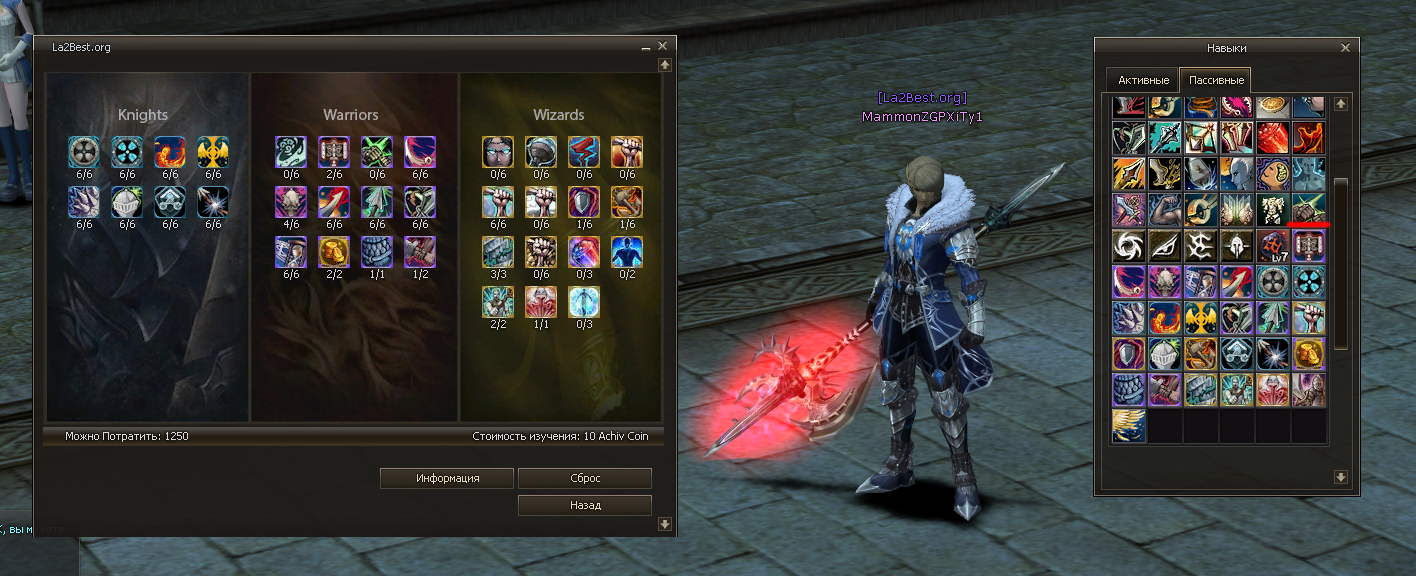
Task: Select the shield Wizards skill at 1/6
Action: coord(584,202)
